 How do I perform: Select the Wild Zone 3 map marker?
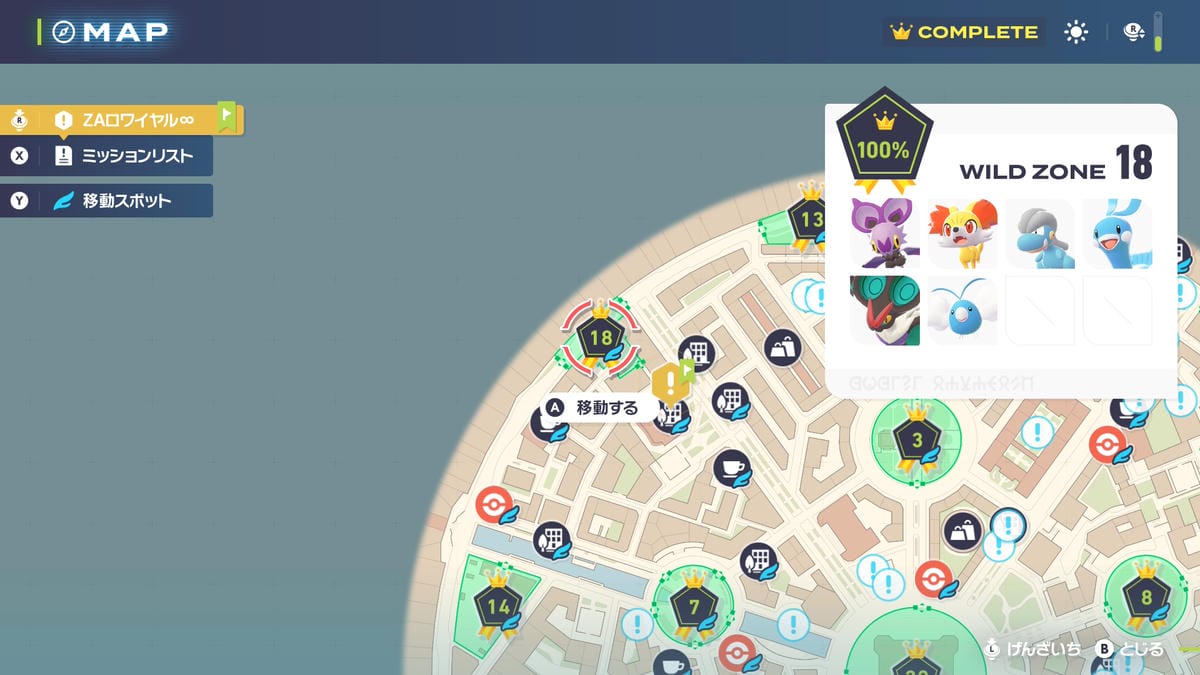(917, 441)
